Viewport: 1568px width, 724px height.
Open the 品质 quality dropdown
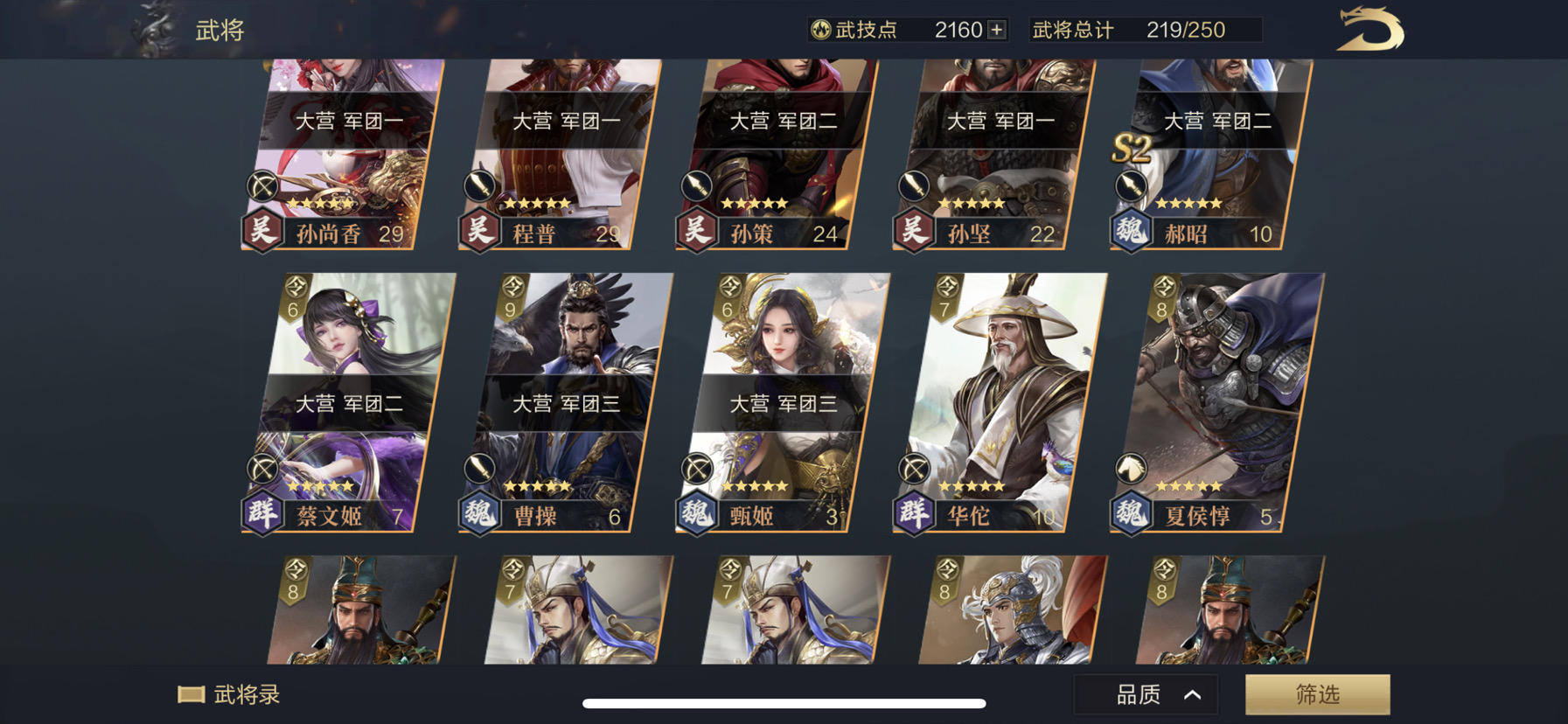(x=1137, y=693)
